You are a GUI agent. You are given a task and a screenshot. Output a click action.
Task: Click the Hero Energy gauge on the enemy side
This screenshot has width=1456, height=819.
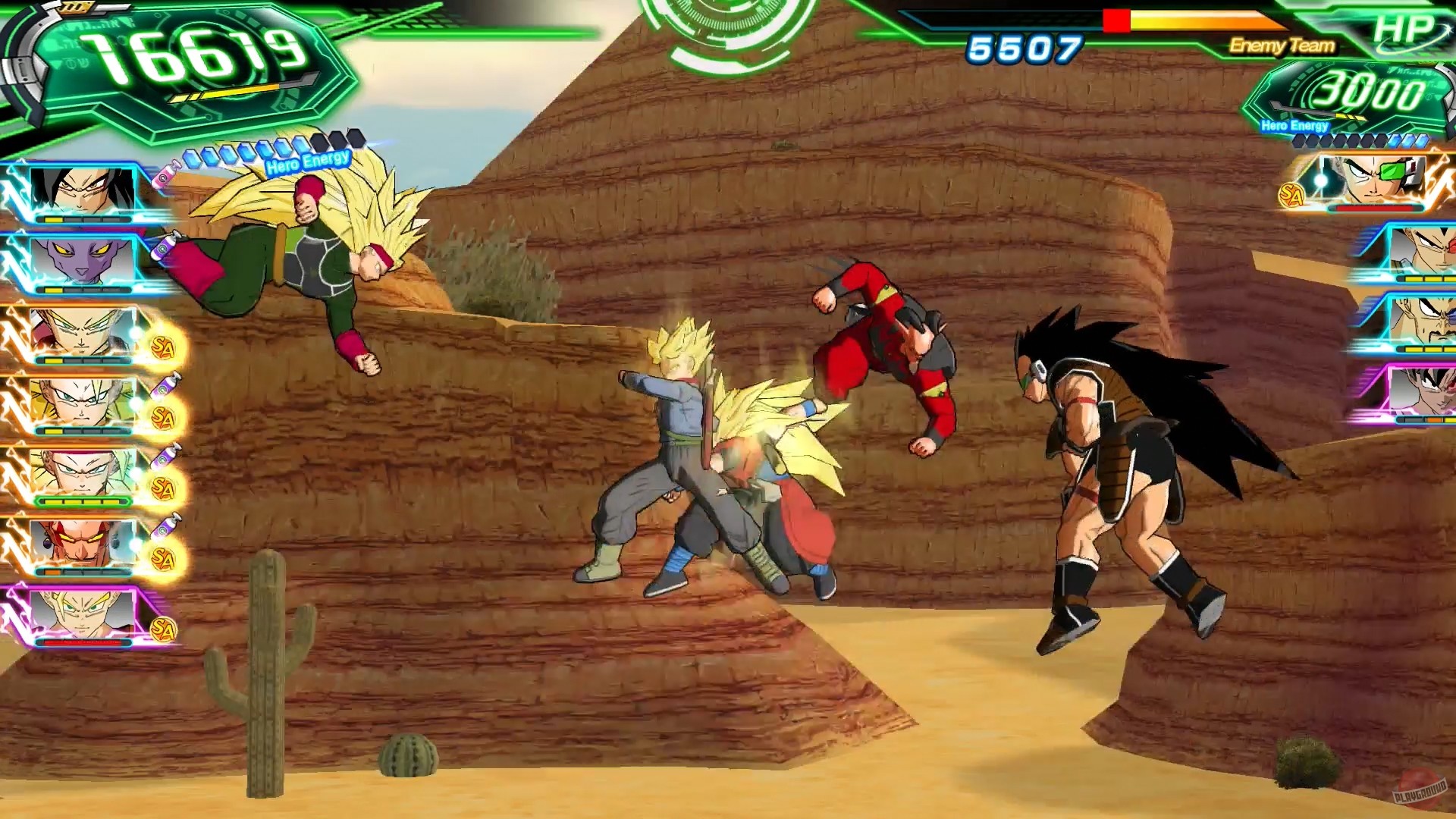(1357, 140)
